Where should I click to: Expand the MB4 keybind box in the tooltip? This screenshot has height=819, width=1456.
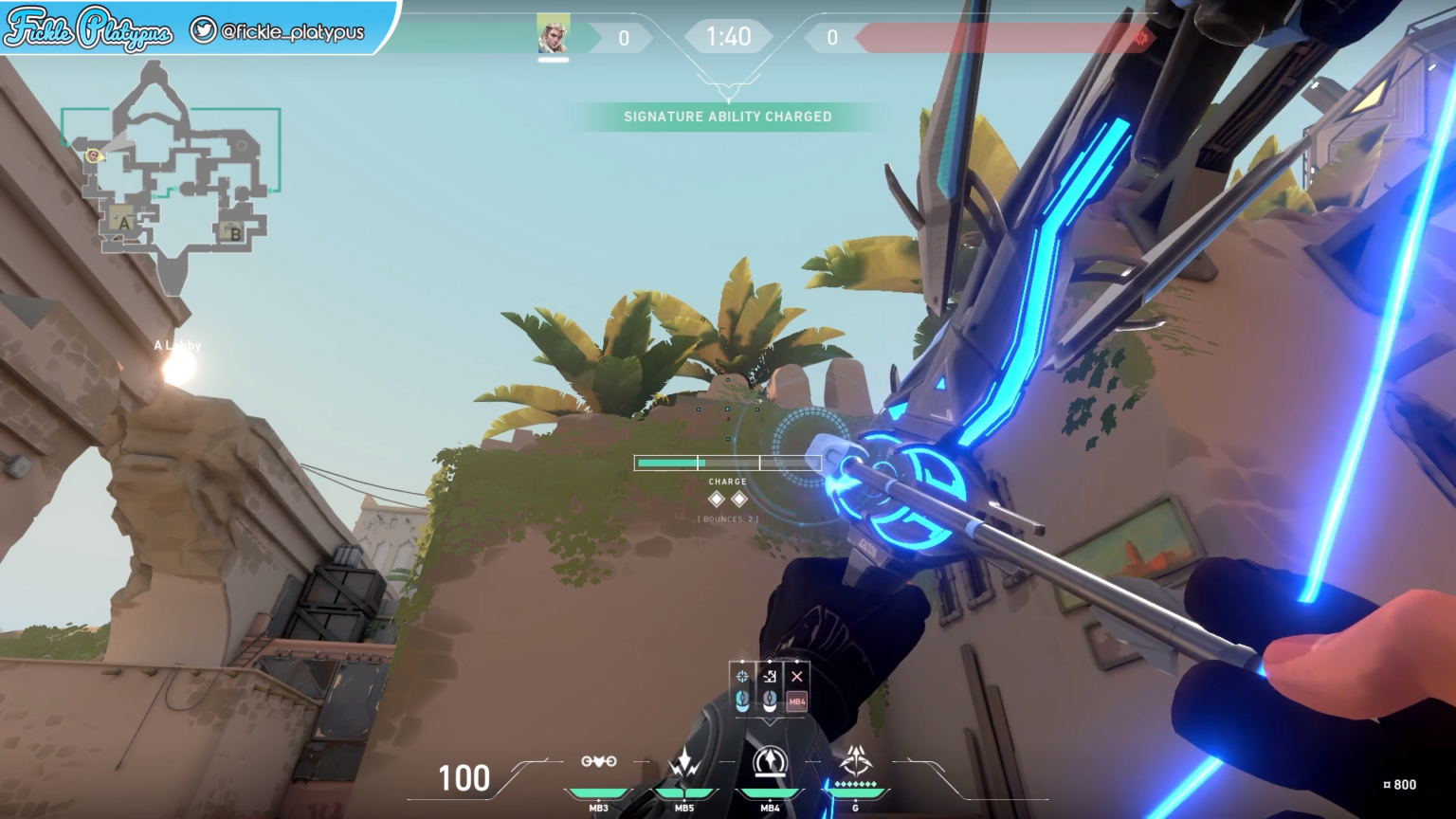[x=796, y=701]
